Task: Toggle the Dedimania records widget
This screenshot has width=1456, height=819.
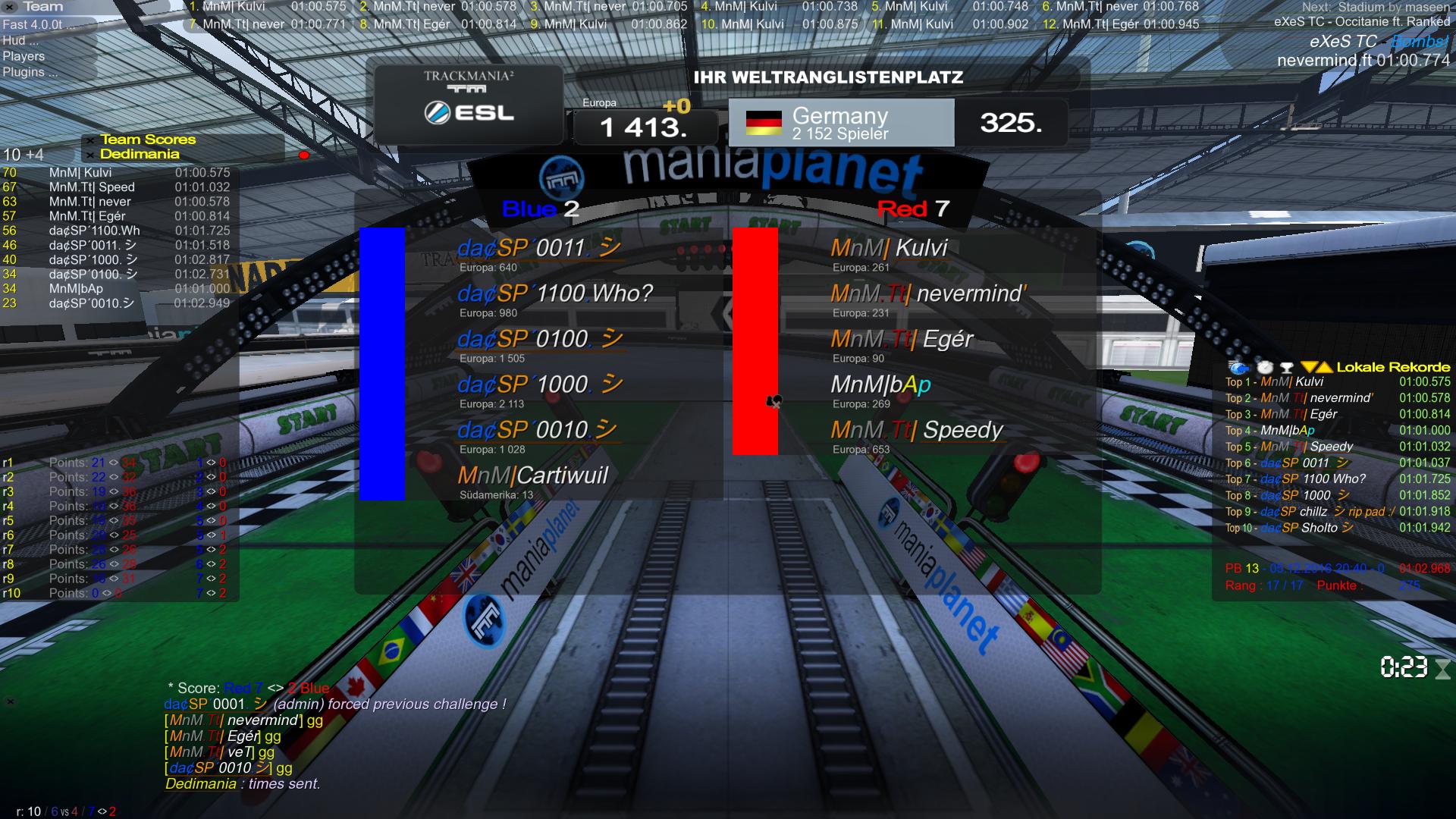Action: (x=140, y=154)
